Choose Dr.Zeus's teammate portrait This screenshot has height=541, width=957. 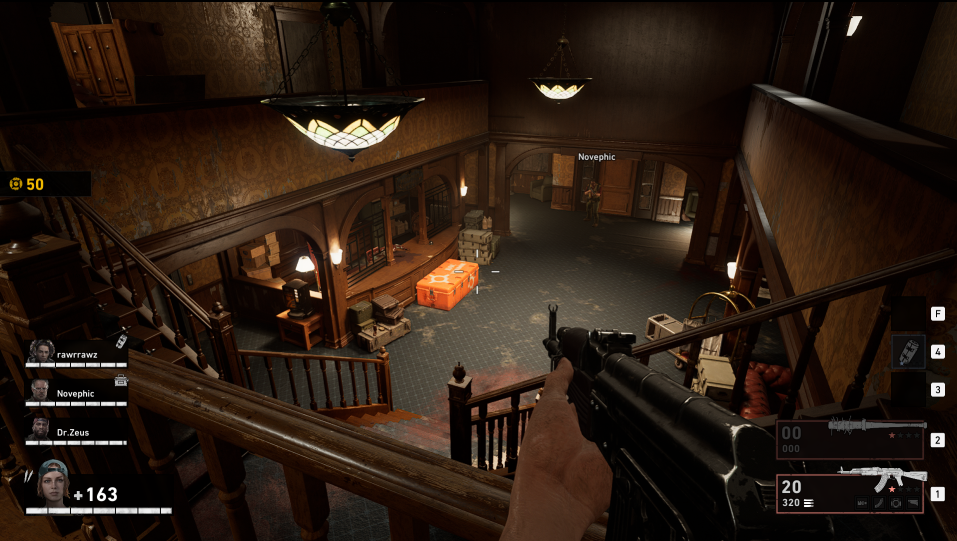40,431
